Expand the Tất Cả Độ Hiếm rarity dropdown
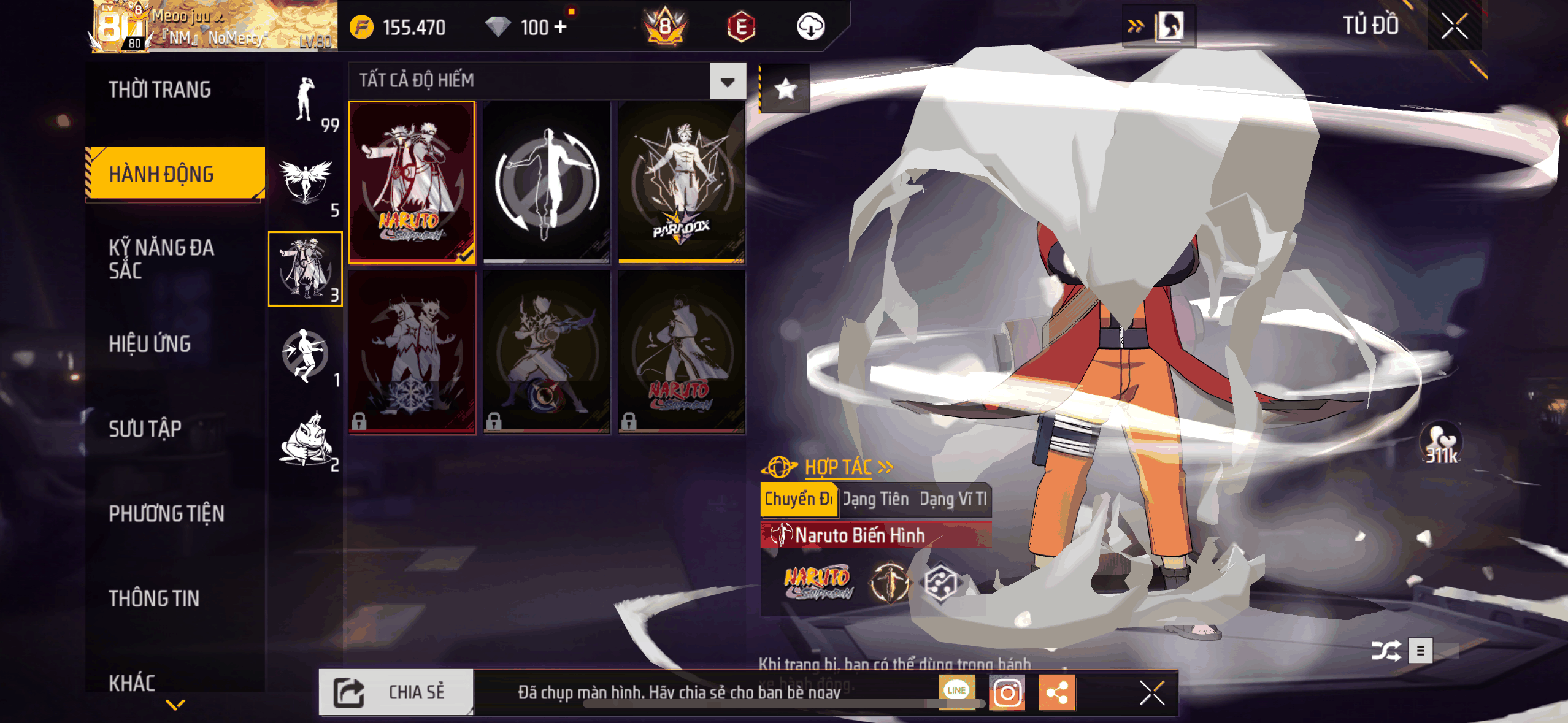 tap(728, 81)
